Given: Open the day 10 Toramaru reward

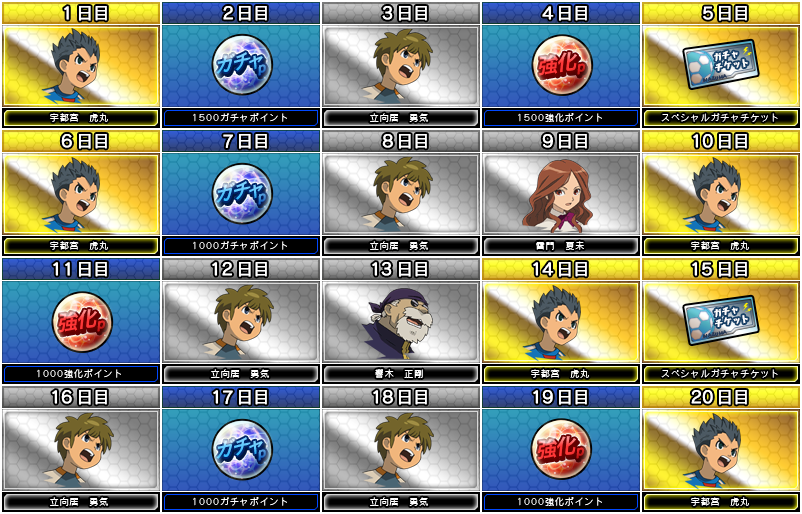Looking at the screenshot, I should click(x=720, y=193).
